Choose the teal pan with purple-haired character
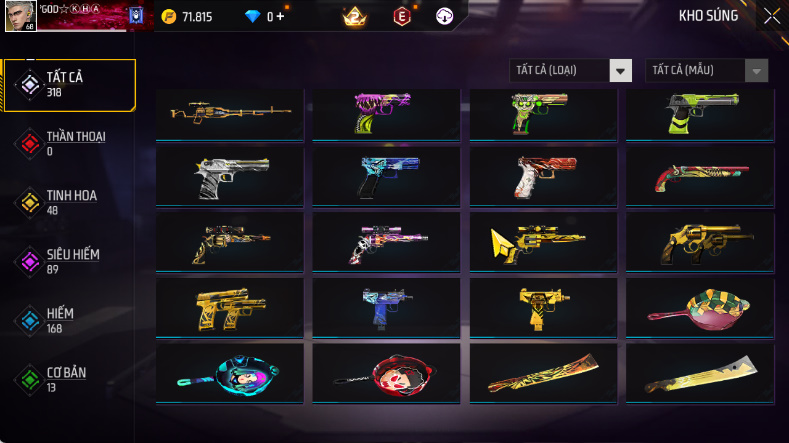This screenshot has width=789, height=443. 230,372
